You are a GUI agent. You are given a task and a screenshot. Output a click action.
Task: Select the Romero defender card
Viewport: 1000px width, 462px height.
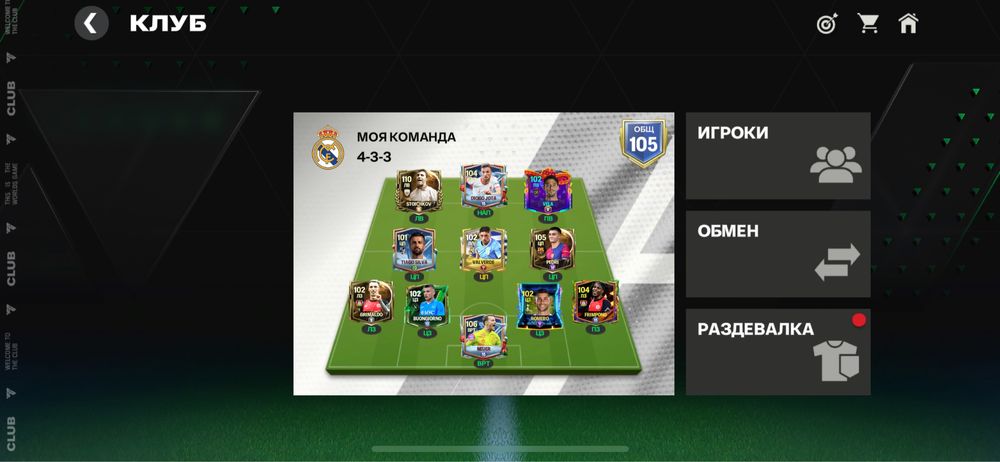(538, 305)
